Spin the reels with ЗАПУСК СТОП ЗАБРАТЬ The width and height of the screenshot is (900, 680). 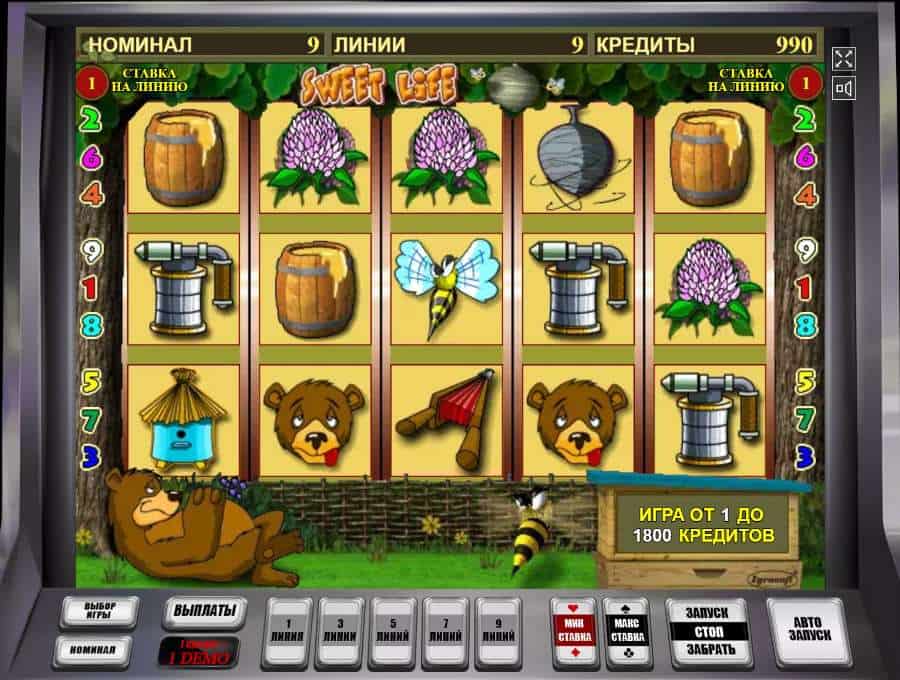pos(708,631)
